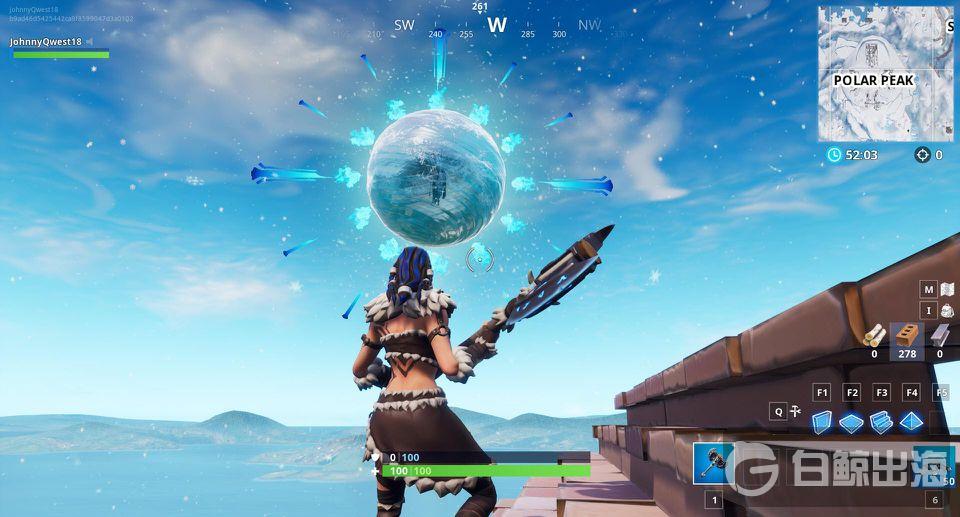
Task: Choose the pyramid roof building piece
Action: pyautogui.click(x=910, y=422)
